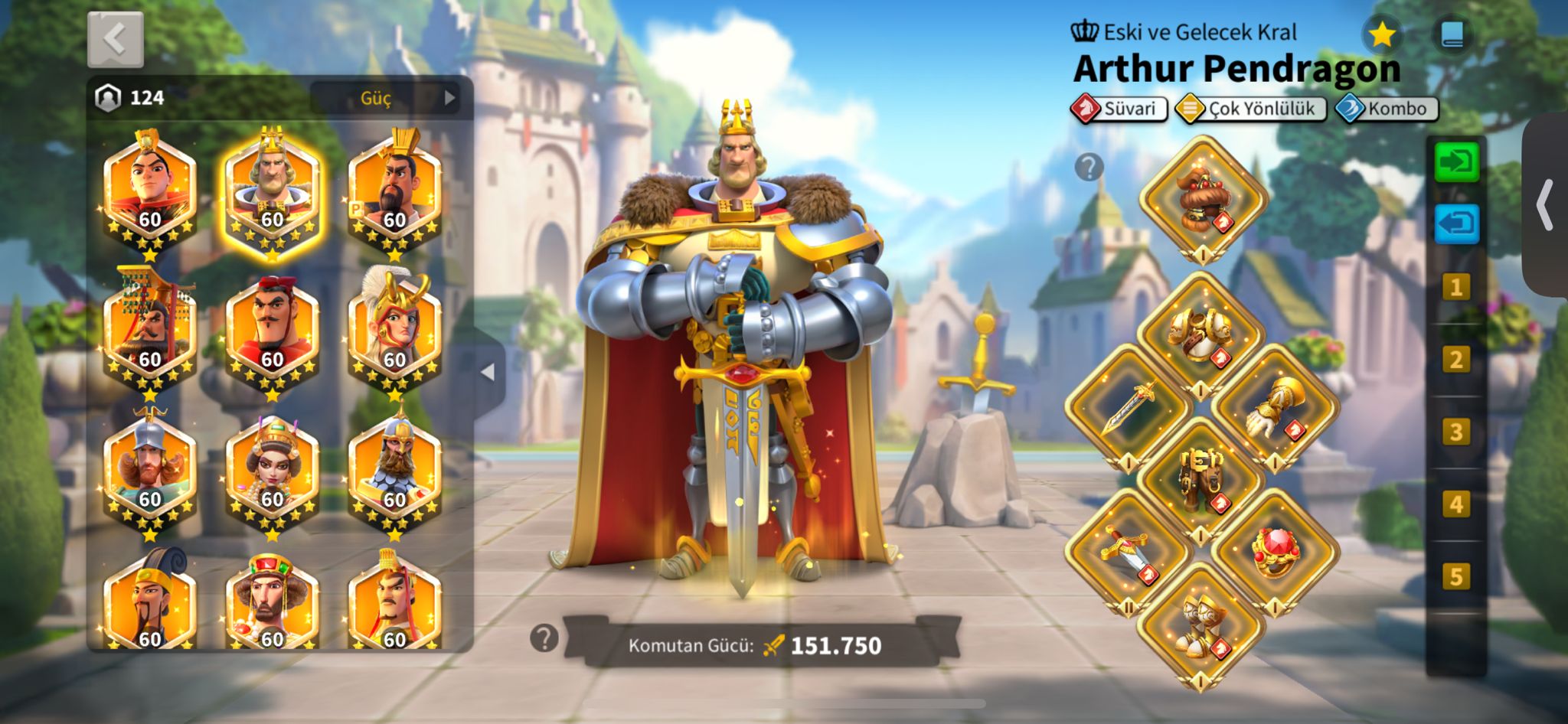This screenshot has height=724, width=1568.
Task: Toggle the gold star favorite button
Action: click(1381, 34)
